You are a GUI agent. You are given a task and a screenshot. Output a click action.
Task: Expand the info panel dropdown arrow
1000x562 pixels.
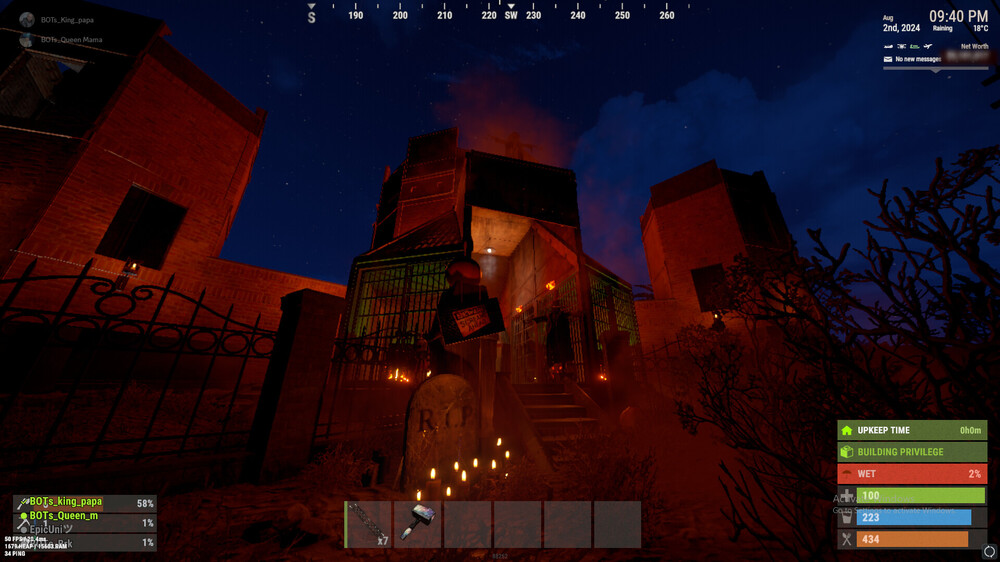point(936,70)
